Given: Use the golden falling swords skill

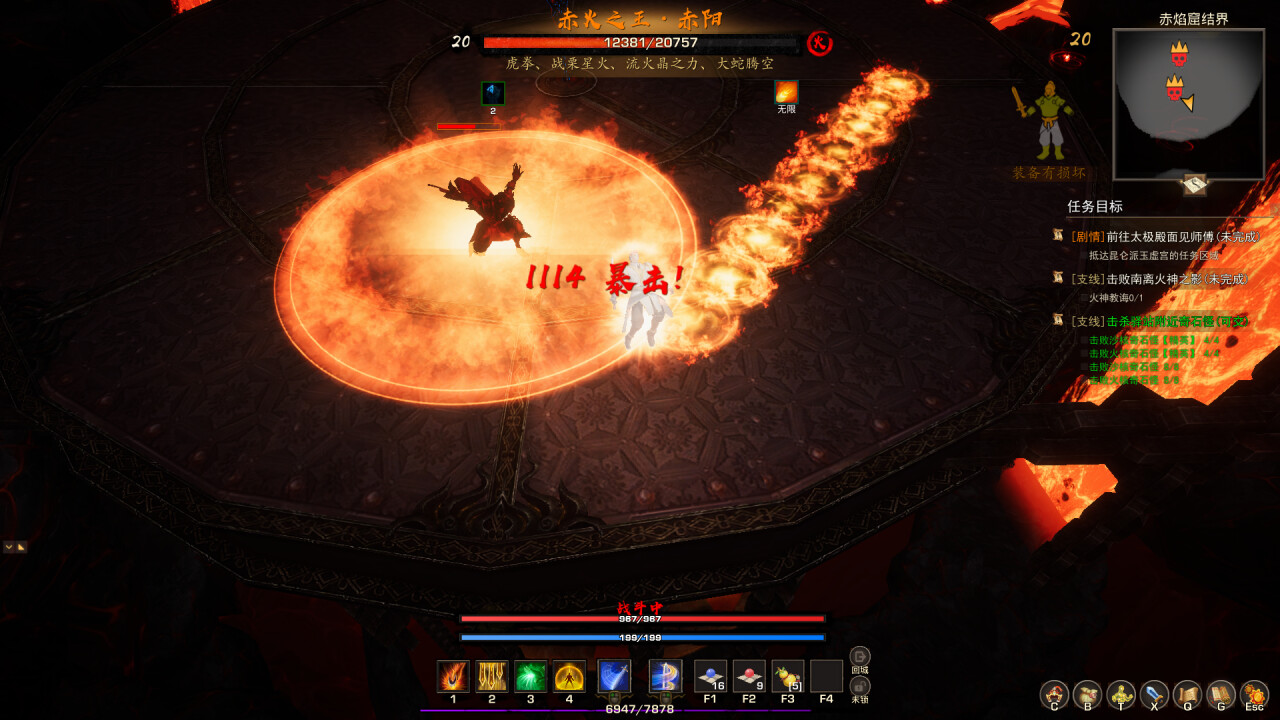Looking at the screenshot, I should pos(492,676).
